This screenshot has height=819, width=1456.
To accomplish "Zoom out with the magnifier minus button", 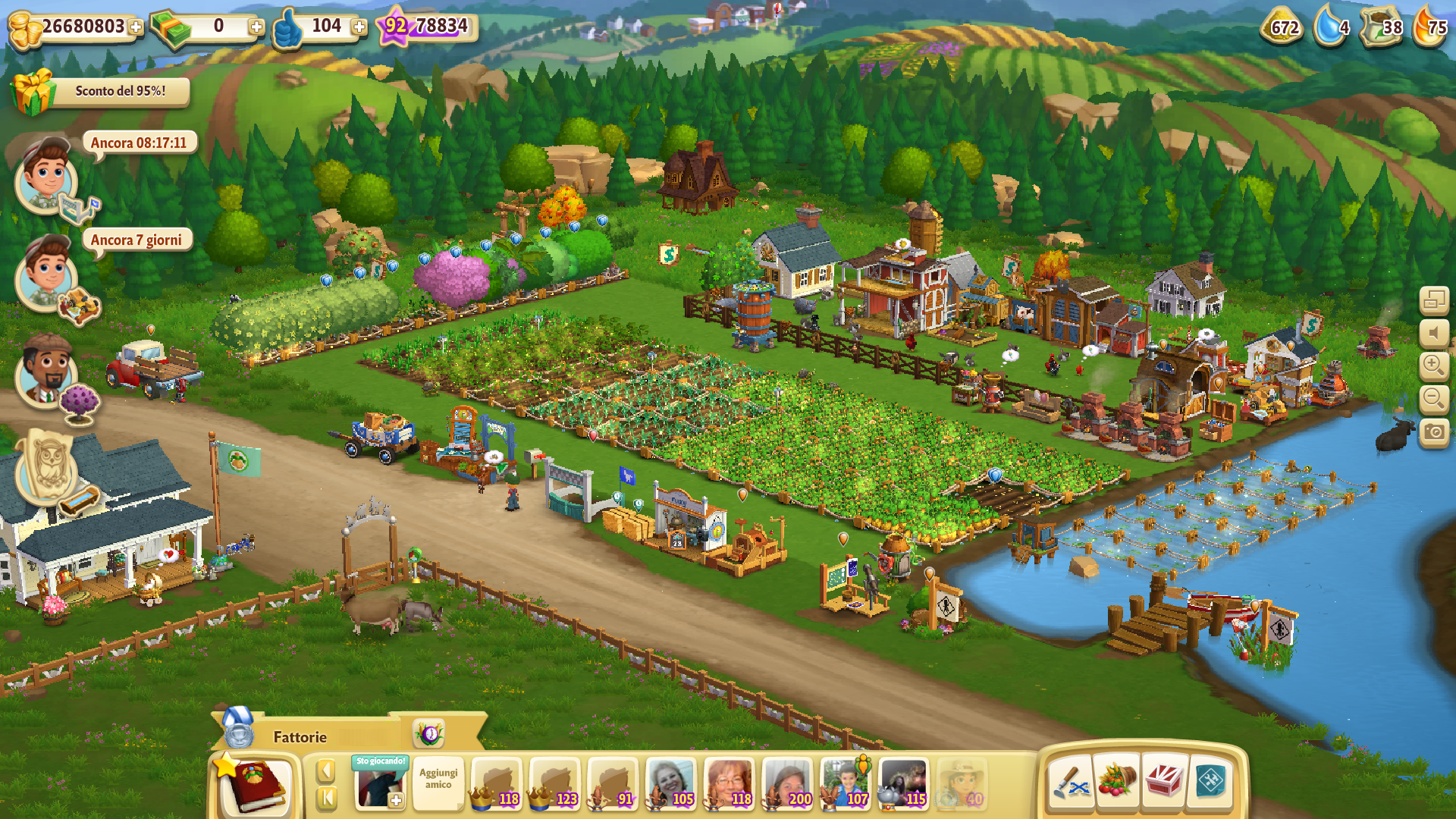I will pyautogui.click(x=1433, y=399).
